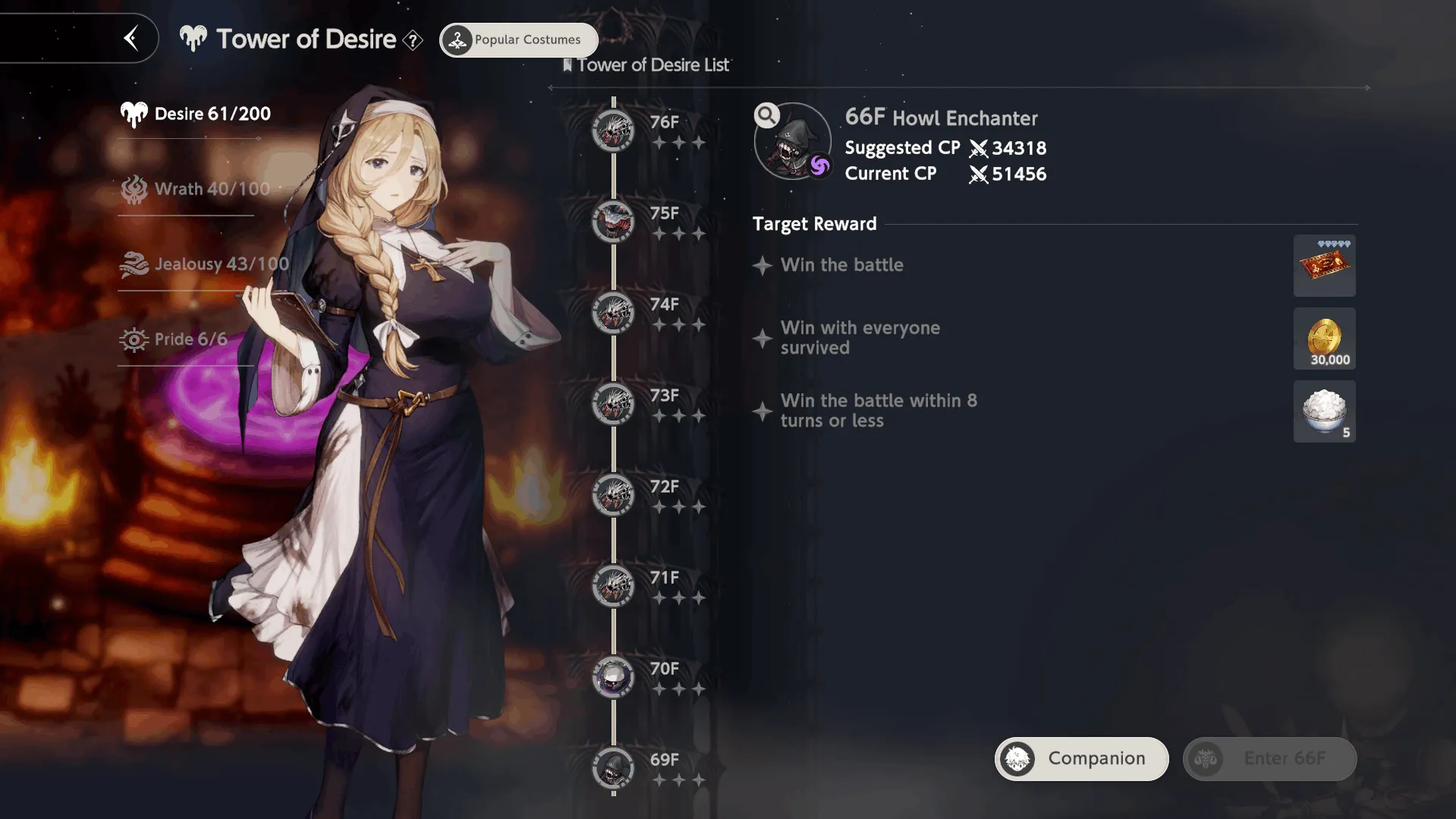Switch to the Wrath 40/100 tower
This screenshot has height=819, width=1456.
click(x=196, y=189)
